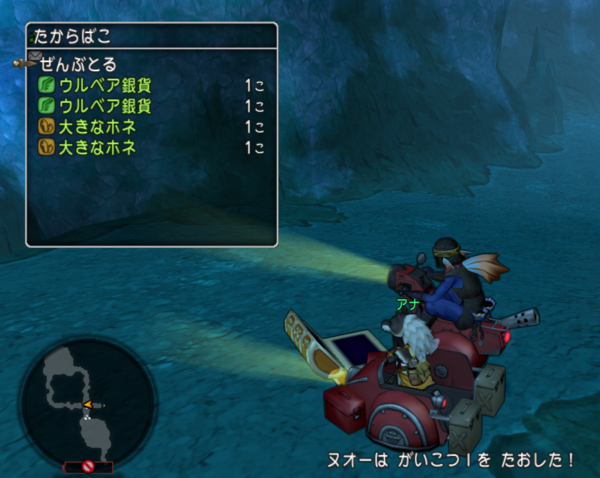600x478 pixels.
Task: Choose ぜんぶとる to take all items
Action: (80, 64)
